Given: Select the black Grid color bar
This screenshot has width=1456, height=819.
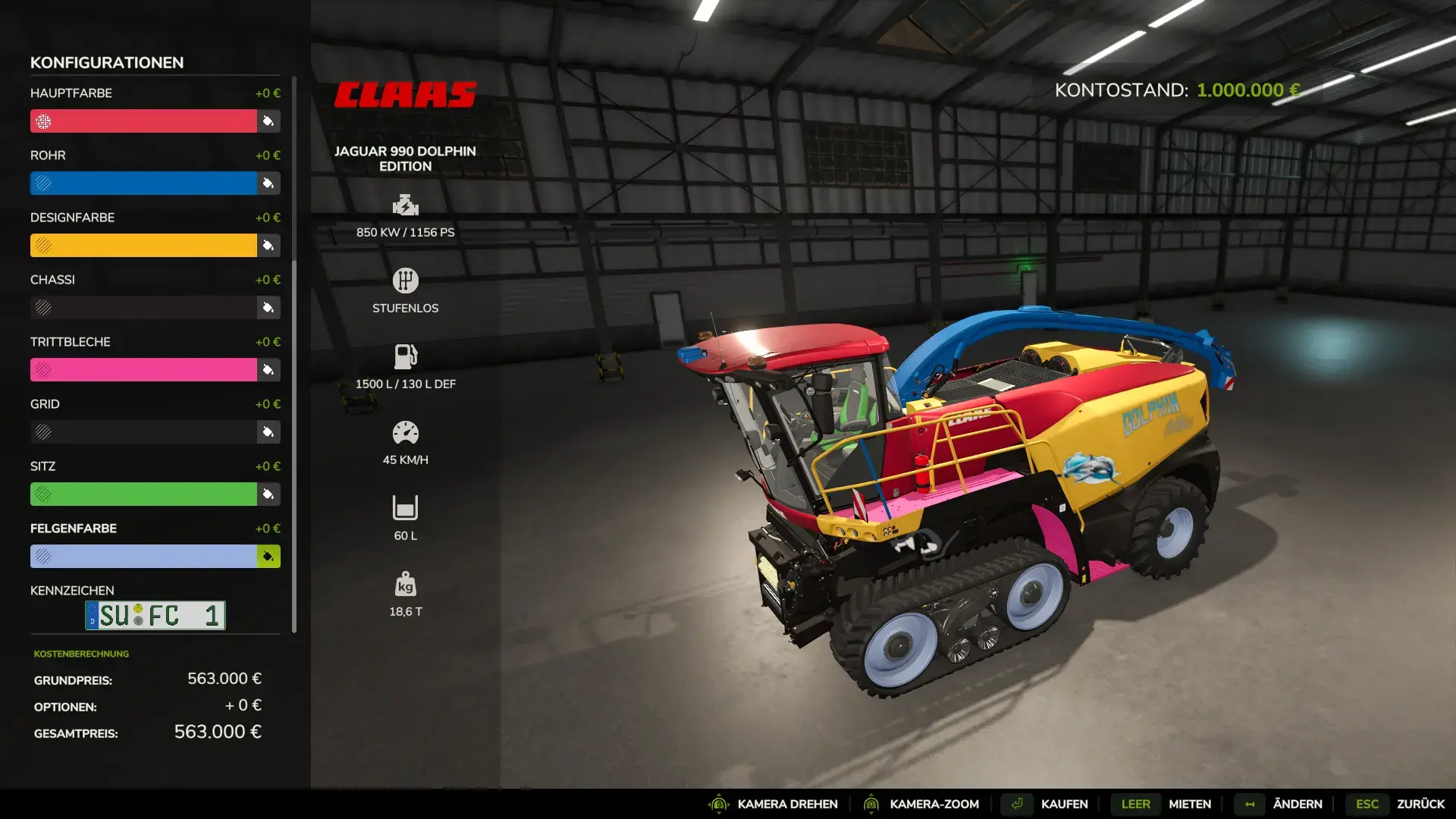Looking at the screenshot, I should click(144, 432).
